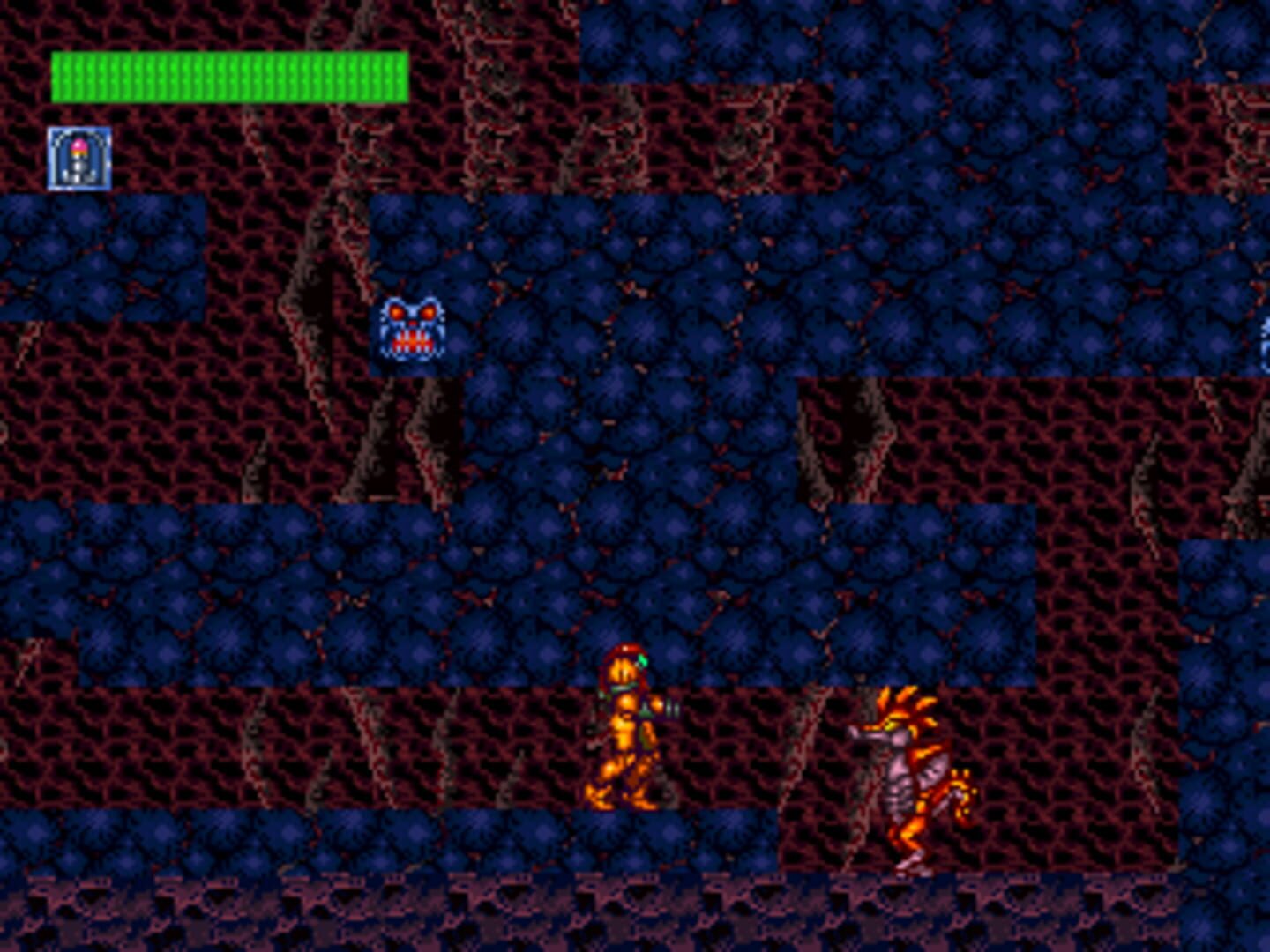Image resolution: width=1270 pixels, height=952 pixels.
Task: Click the pink missile tip in the HUD icon
Action: 80,145
